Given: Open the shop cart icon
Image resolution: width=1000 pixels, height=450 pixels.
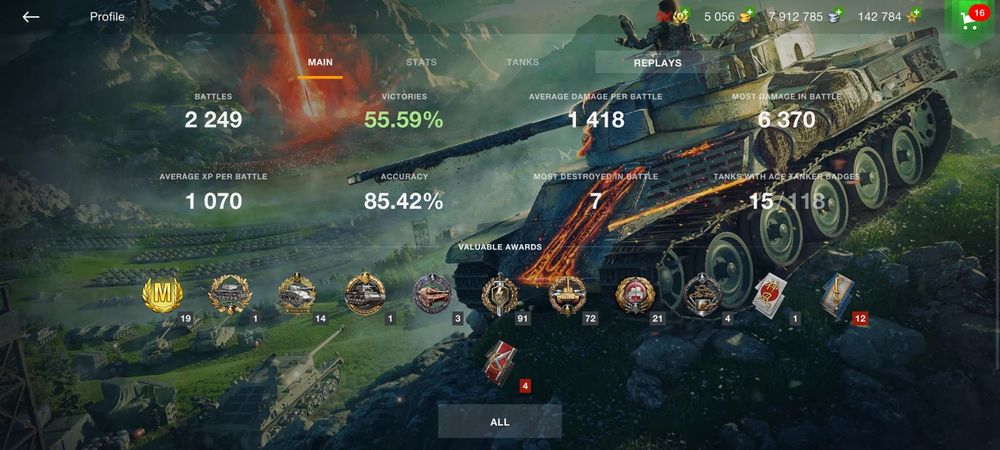Looking at the screenshot, I should [969, 19].
